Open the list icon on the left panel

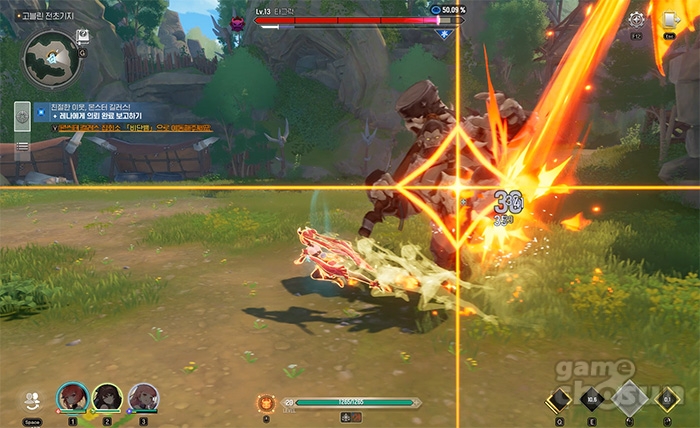coord(22,146)
